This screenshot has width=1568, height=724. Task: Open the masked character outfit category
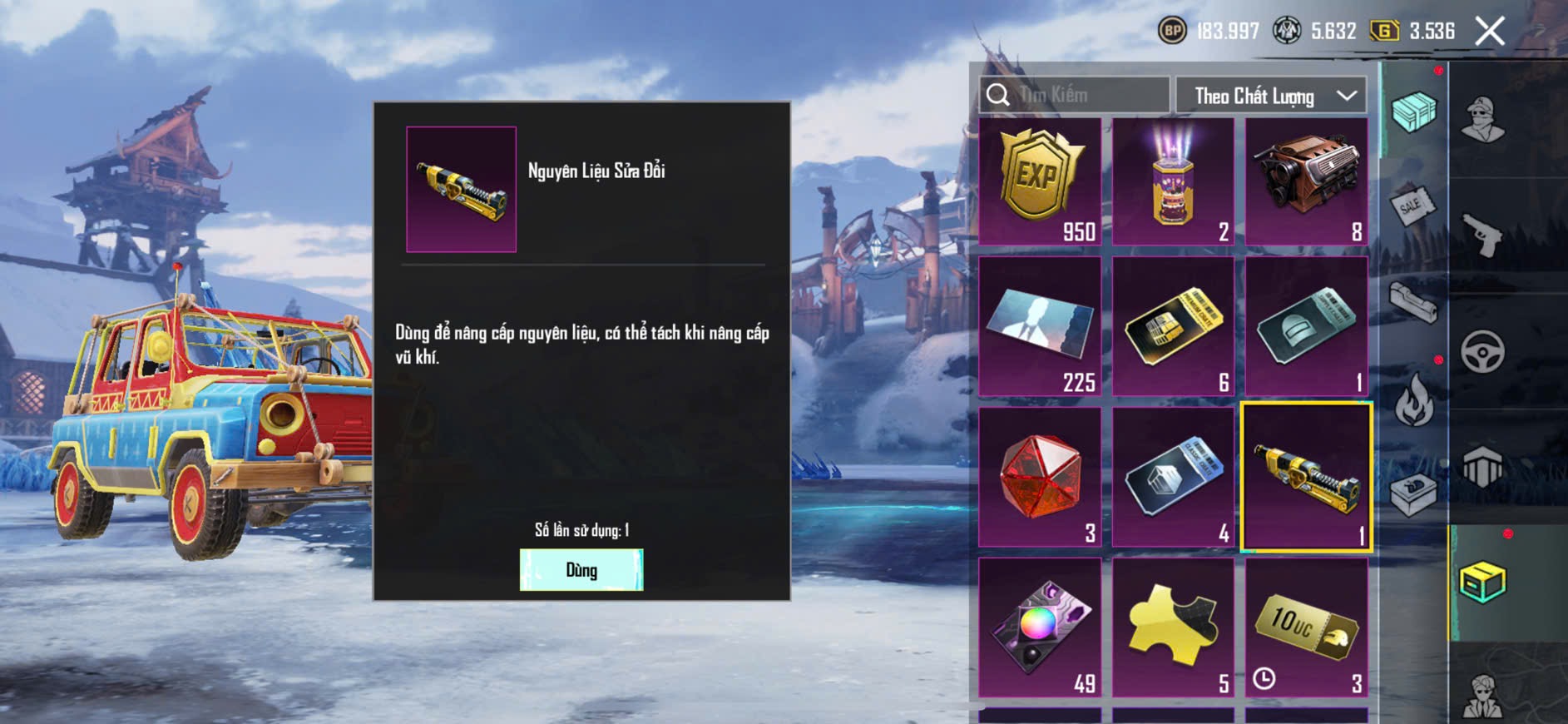(1482, 119)
